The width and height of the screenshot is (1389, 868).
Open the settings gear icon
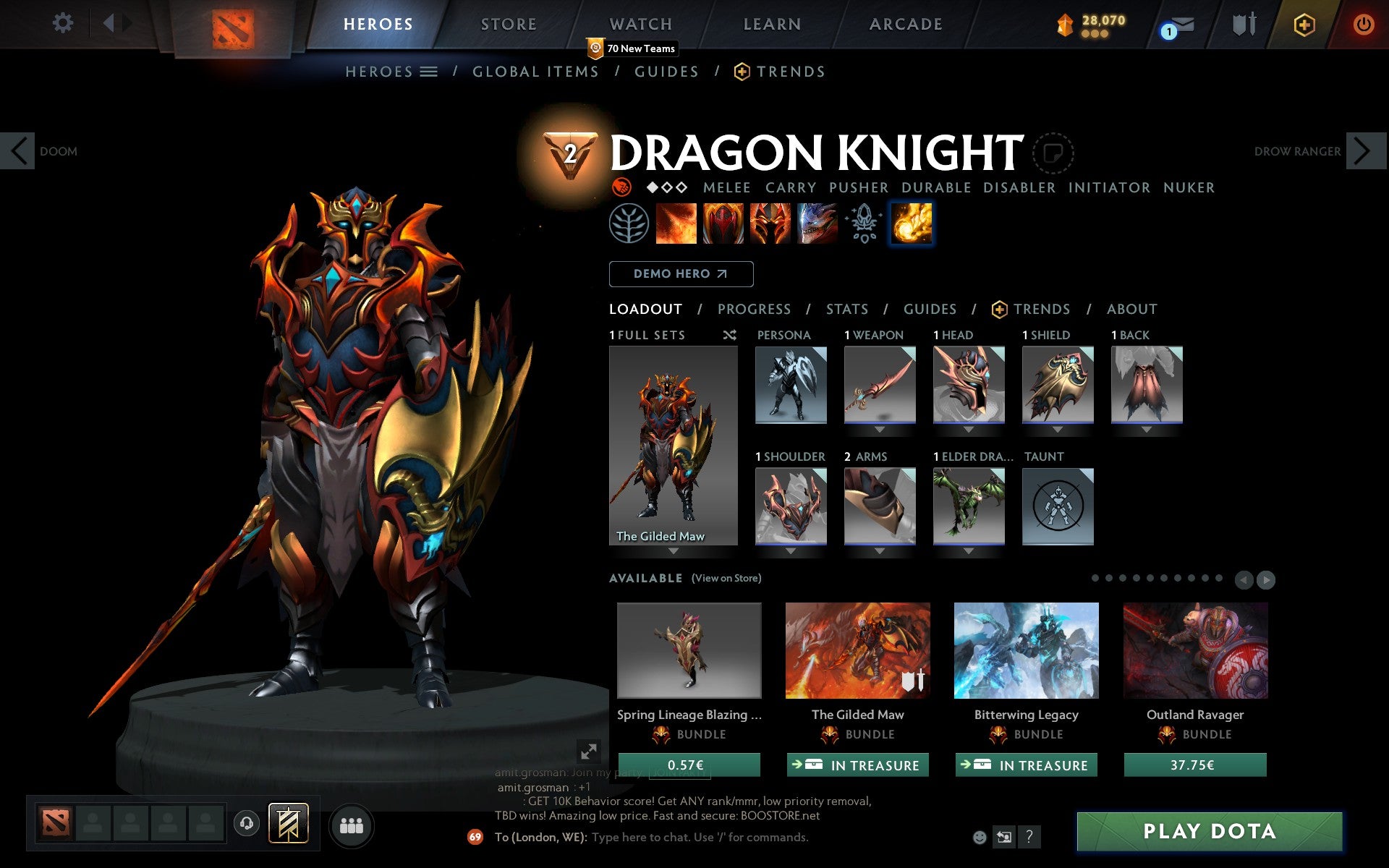[x=64, y=23]
